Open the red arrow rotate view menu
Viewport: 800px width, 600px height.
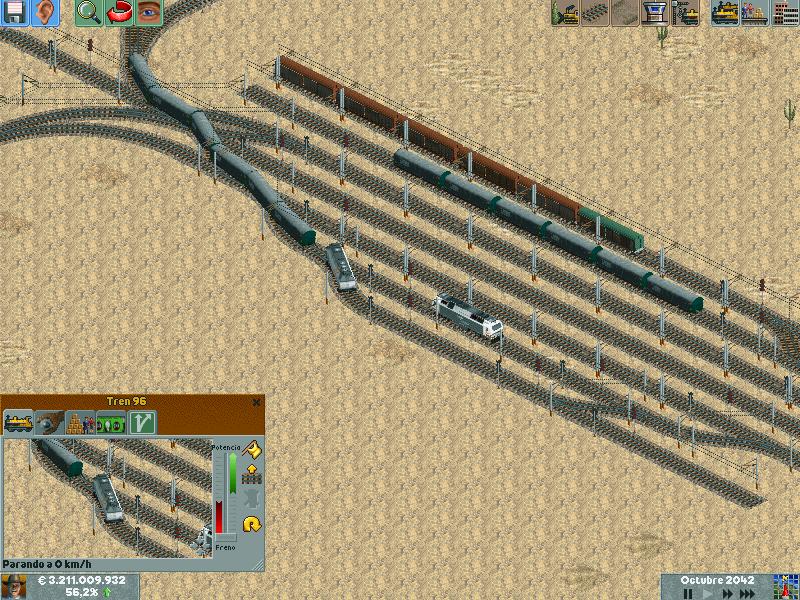pyautogui.click(x=118, y=13)
